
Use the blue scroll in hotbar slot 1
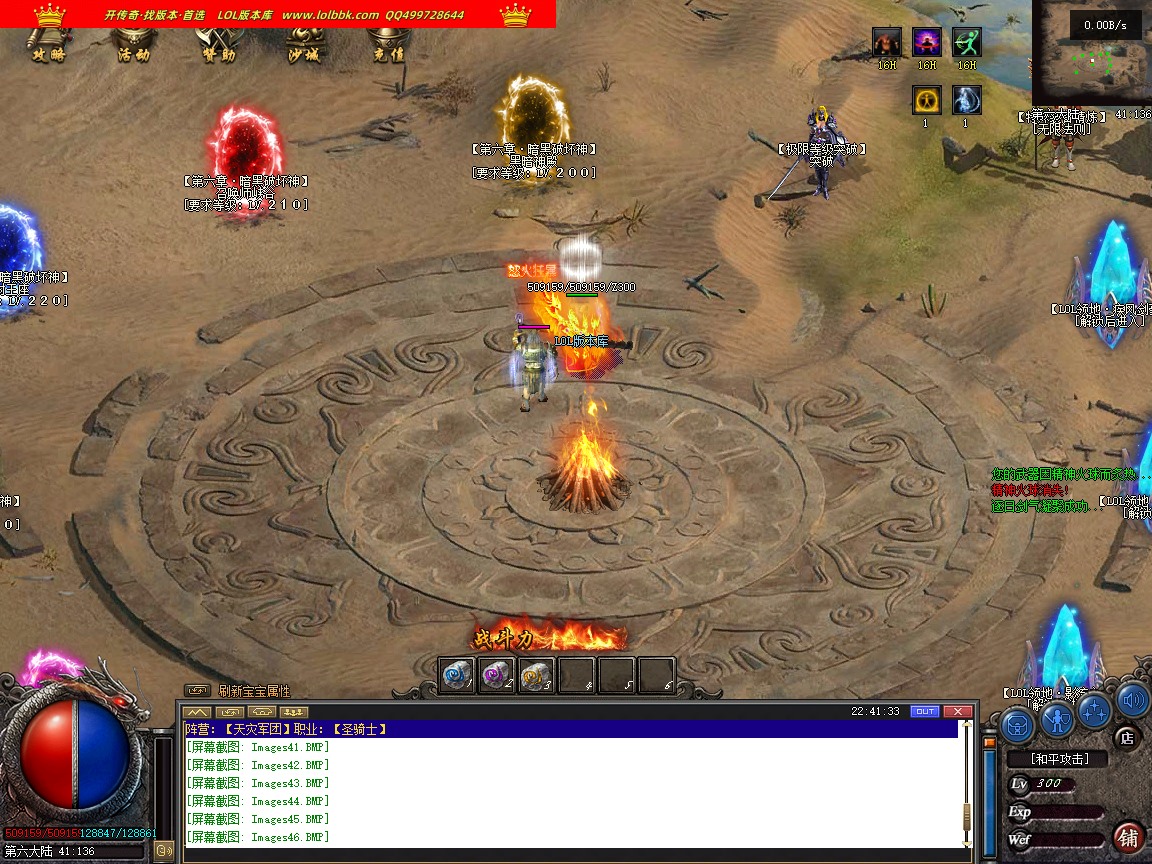click(x=457, y=676)
